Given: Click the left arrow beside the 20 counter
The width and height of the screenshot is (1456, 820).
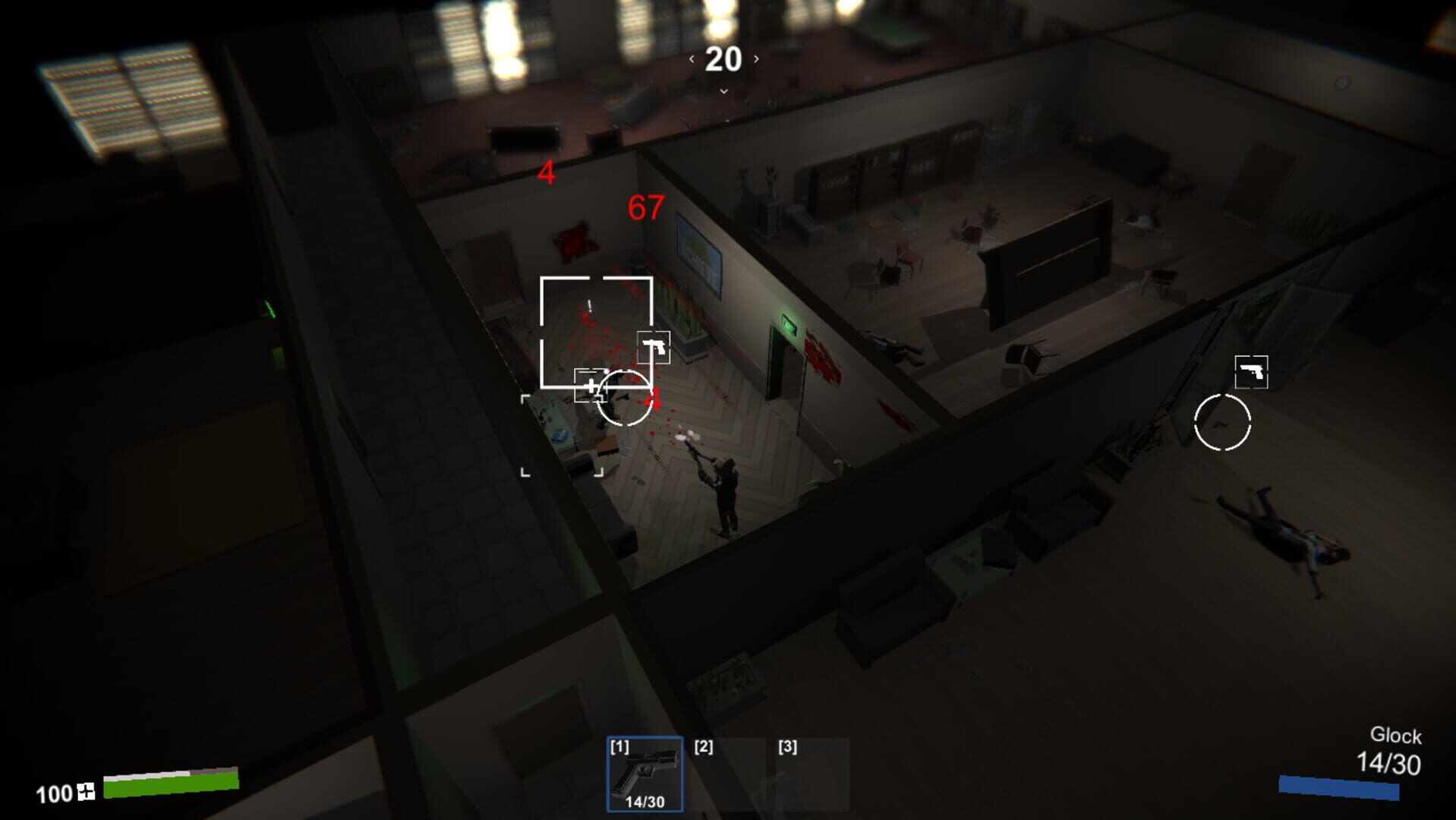Looking at the screenshot, I should (x=692, y=57).
